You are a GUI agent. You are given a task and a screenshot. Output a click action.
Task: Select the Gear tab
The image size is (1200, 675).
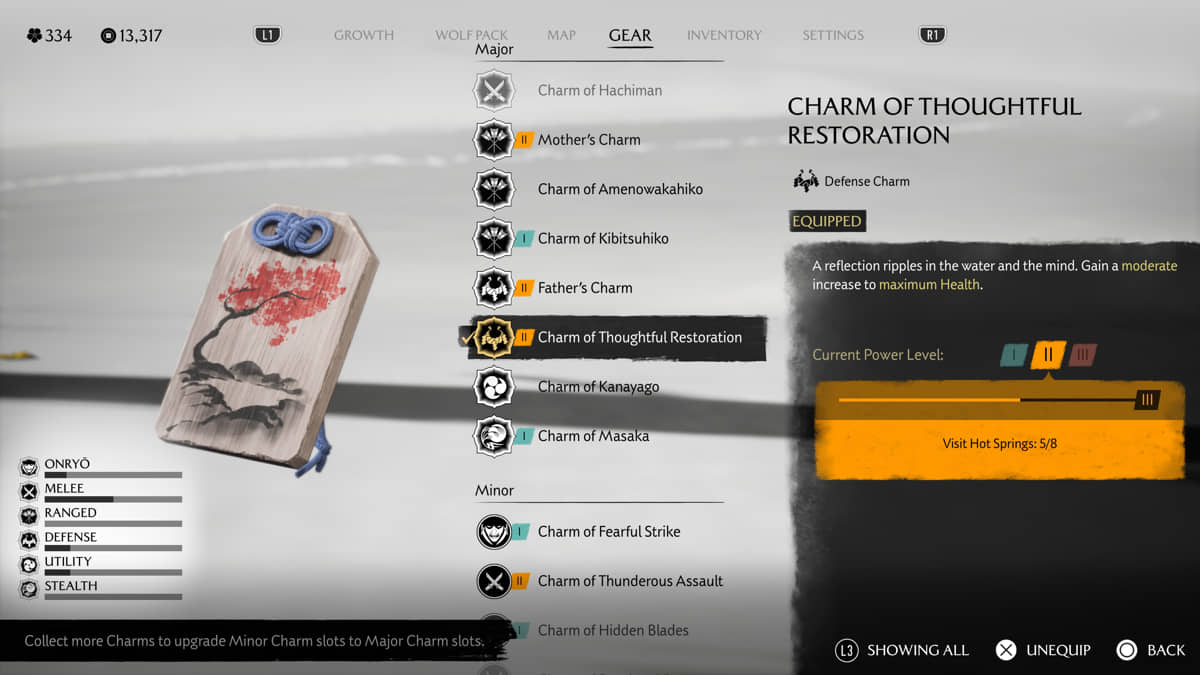point(630,35)
